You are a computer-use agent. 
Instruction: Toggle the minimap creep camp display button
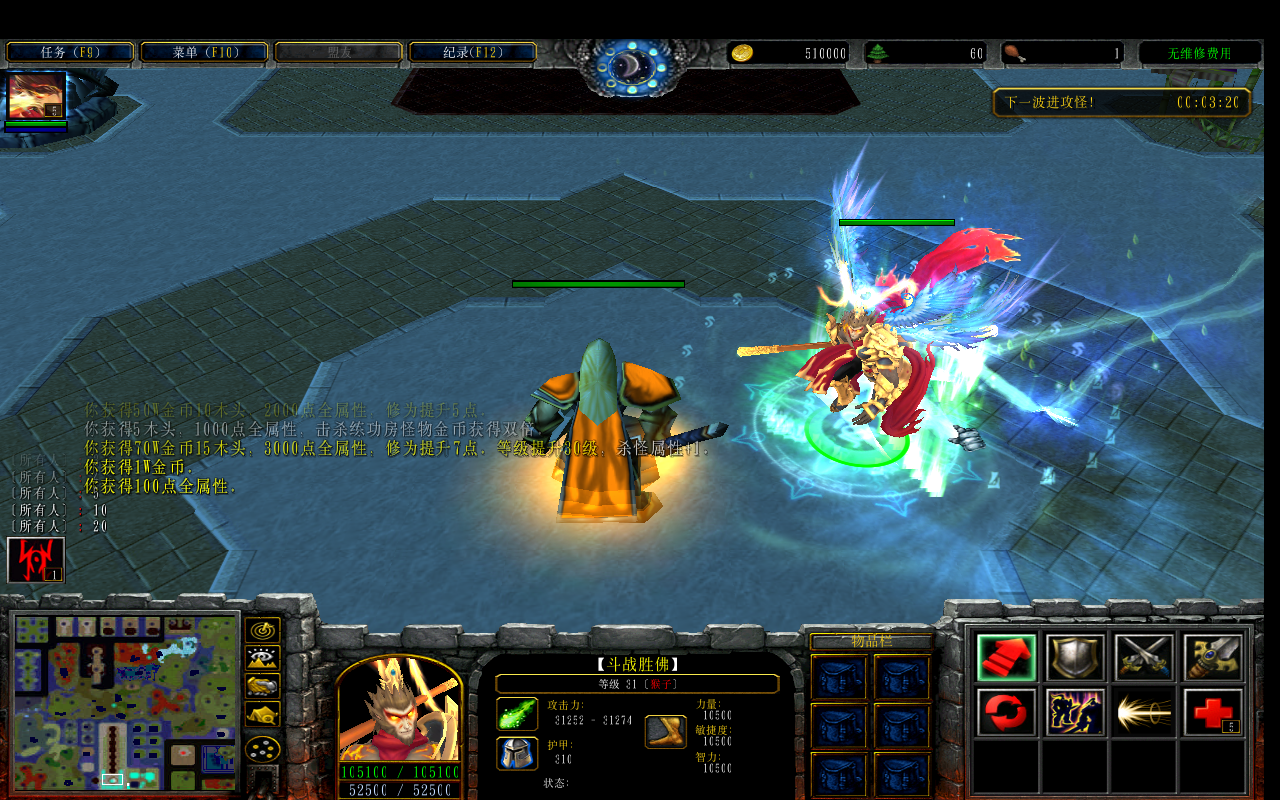click(x=262, y=714)
